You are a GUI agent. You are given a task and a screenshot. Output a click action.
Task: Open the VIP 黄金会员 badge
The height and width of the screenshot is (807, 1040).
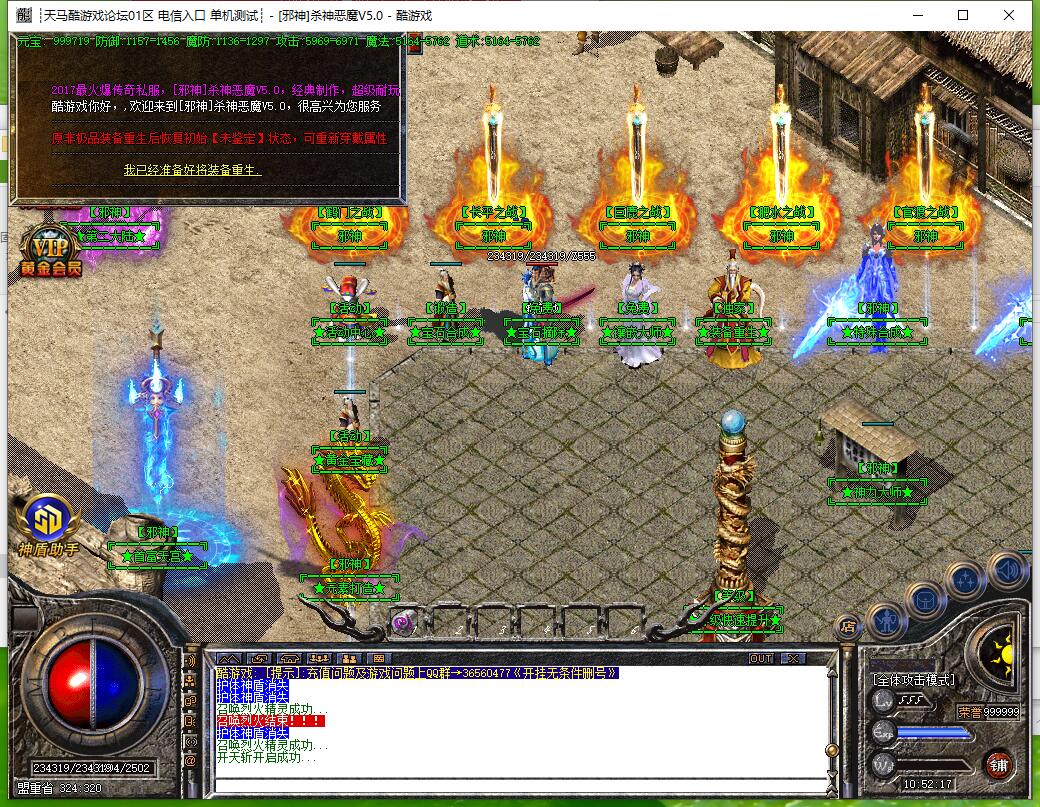point(48,250)
